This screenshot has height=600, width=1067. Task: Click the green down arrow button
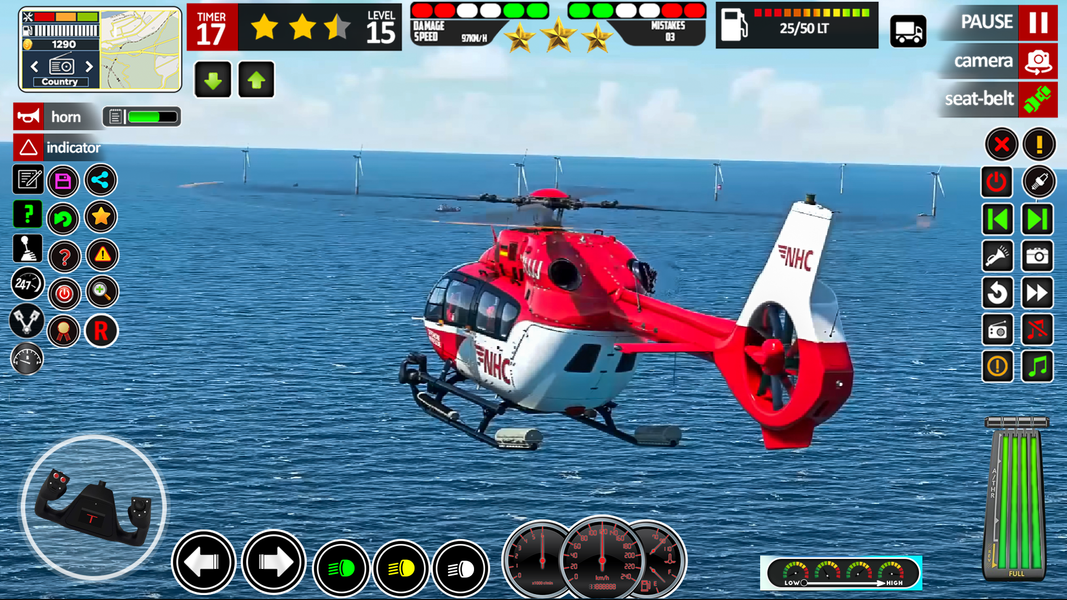coord(213,80)
